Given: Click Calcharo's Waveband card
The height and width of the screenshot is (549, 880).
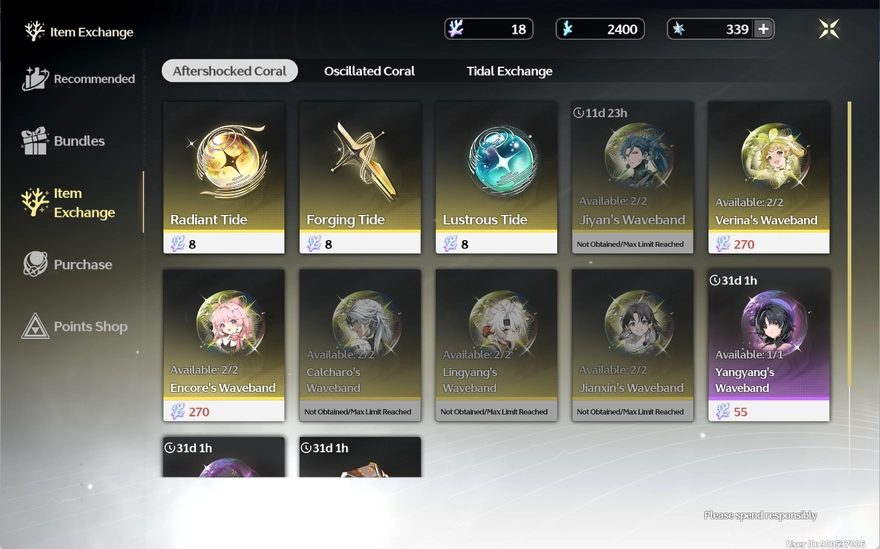Looking at the screenshot, I should (360, 345).
